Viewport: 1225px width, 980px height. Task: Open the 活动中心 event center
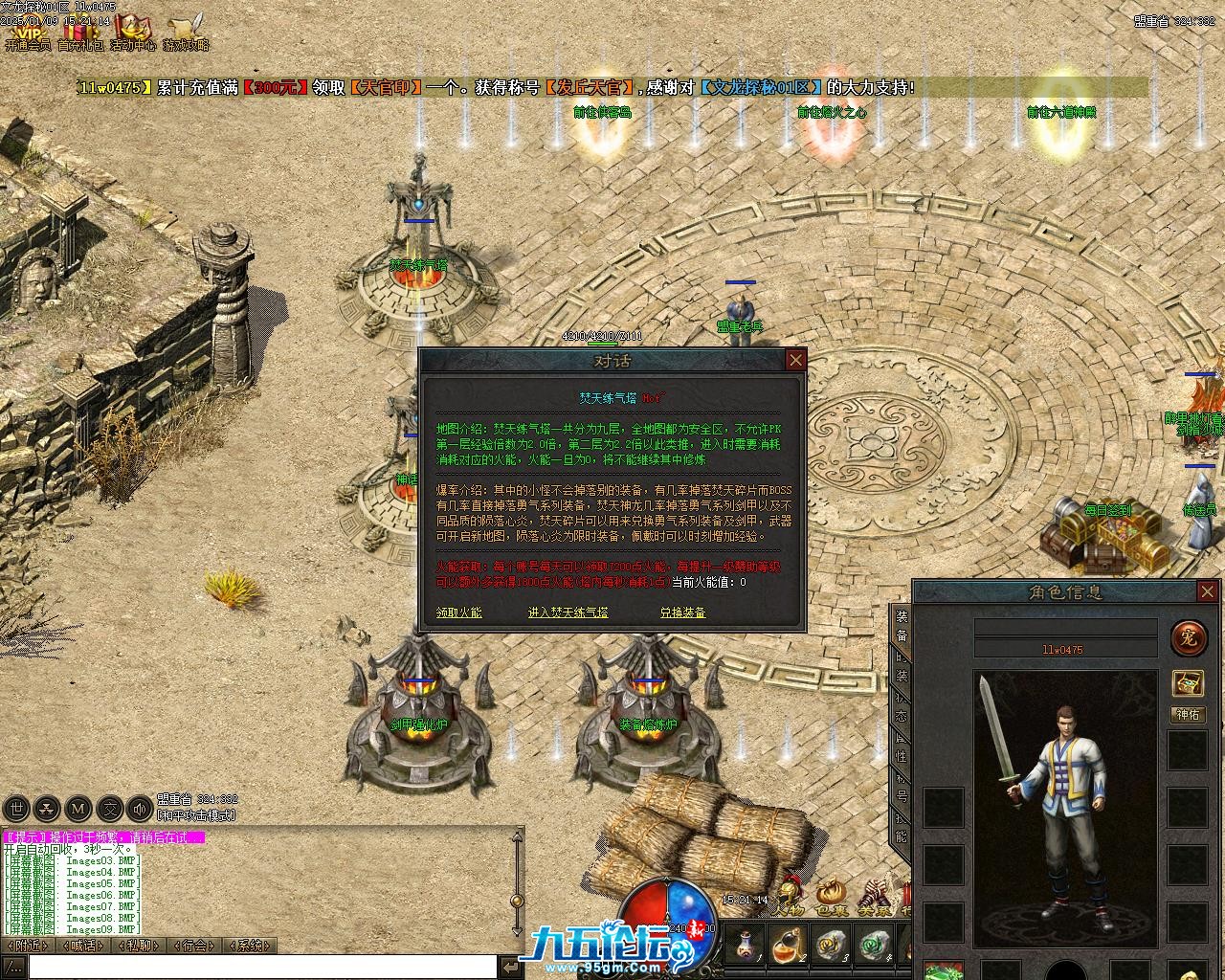132,32
